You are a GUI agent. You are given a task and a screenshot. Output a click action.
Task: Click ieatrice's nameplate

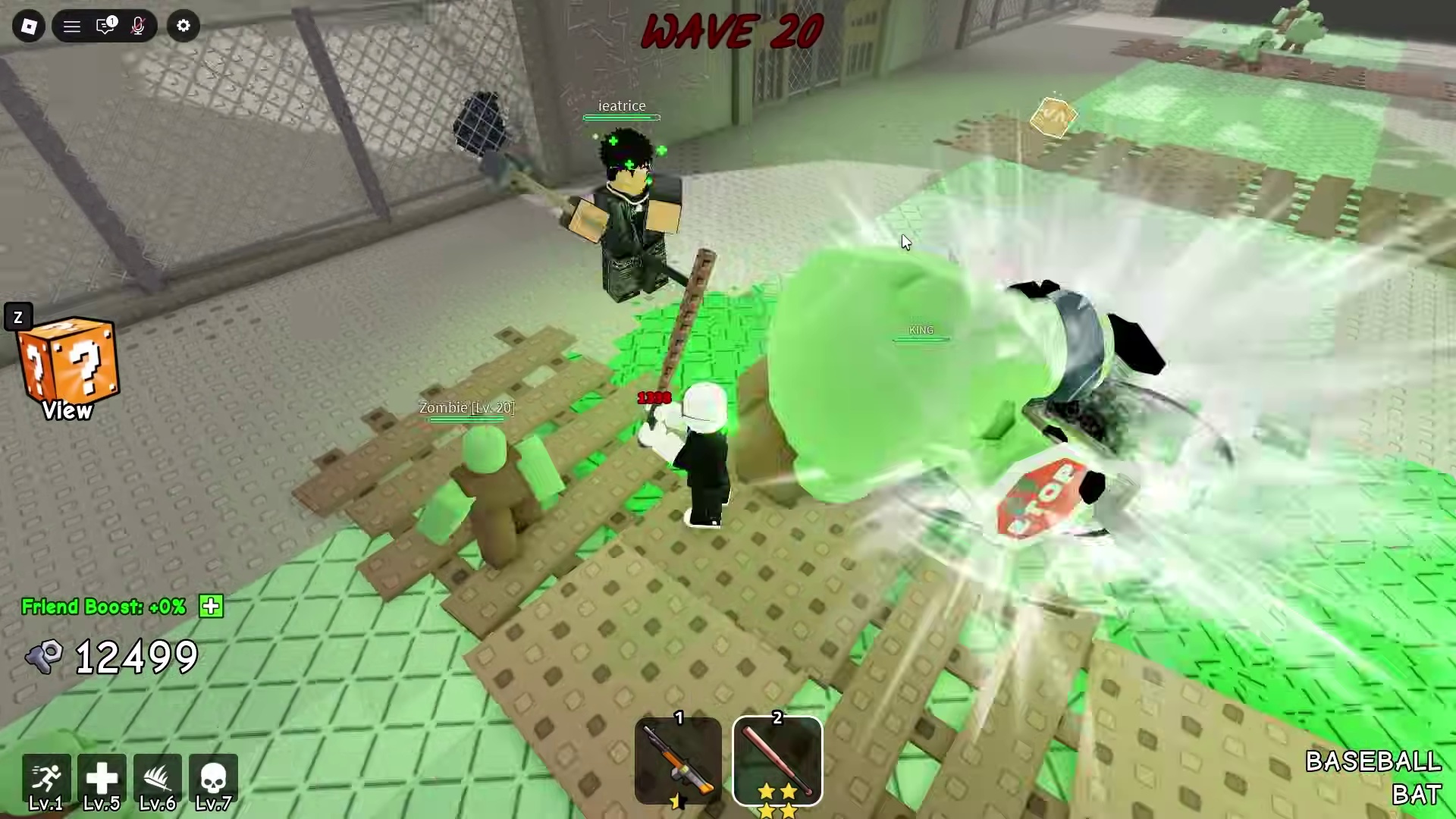(x=621, y=106)
